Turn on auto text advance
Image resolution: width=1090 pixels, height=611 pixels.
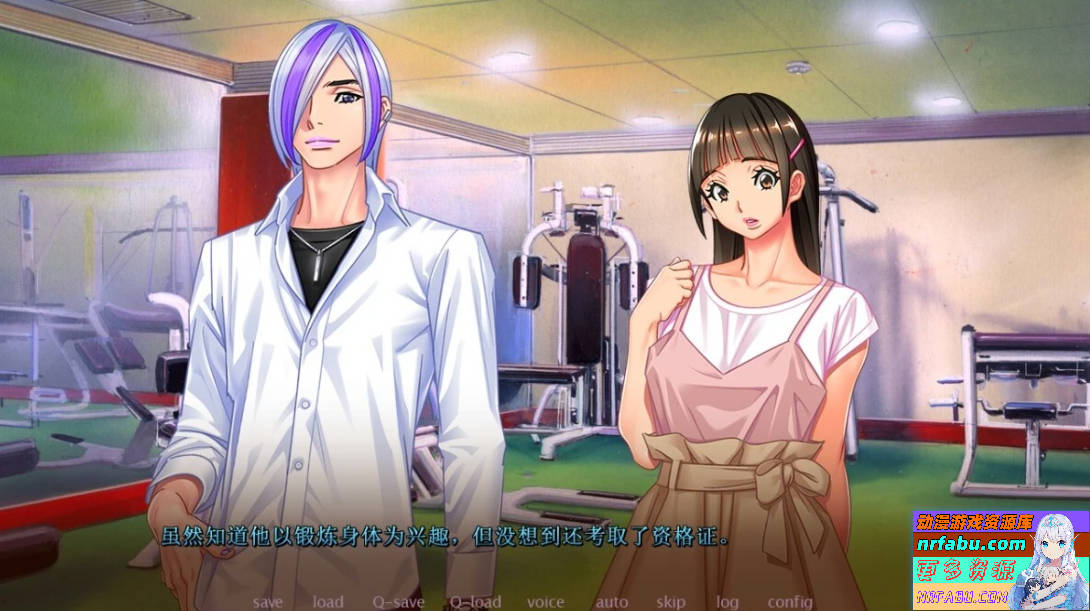(611, 602)
